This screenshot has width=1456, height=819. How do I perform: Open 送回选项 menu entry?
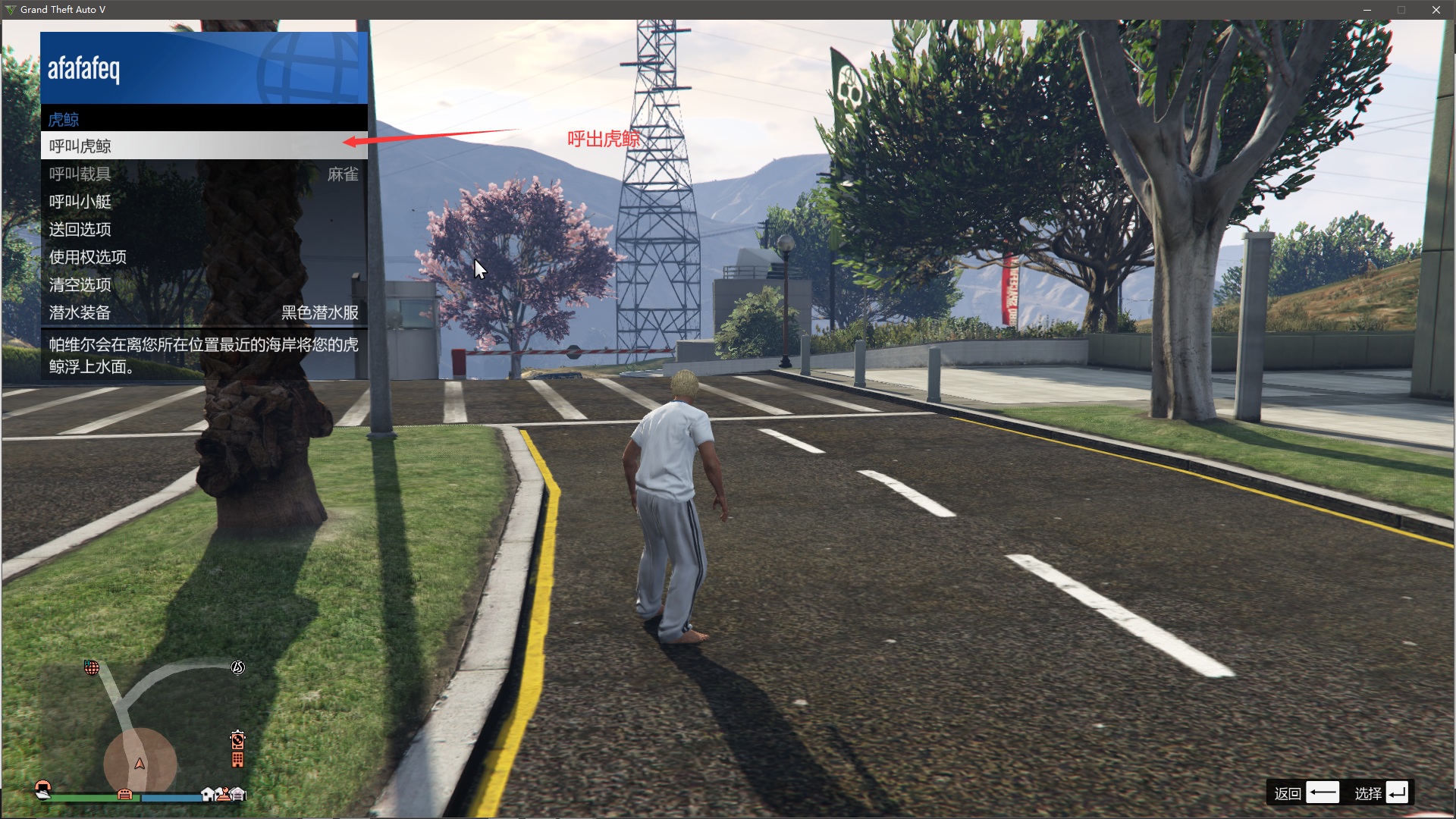point(203,229)
